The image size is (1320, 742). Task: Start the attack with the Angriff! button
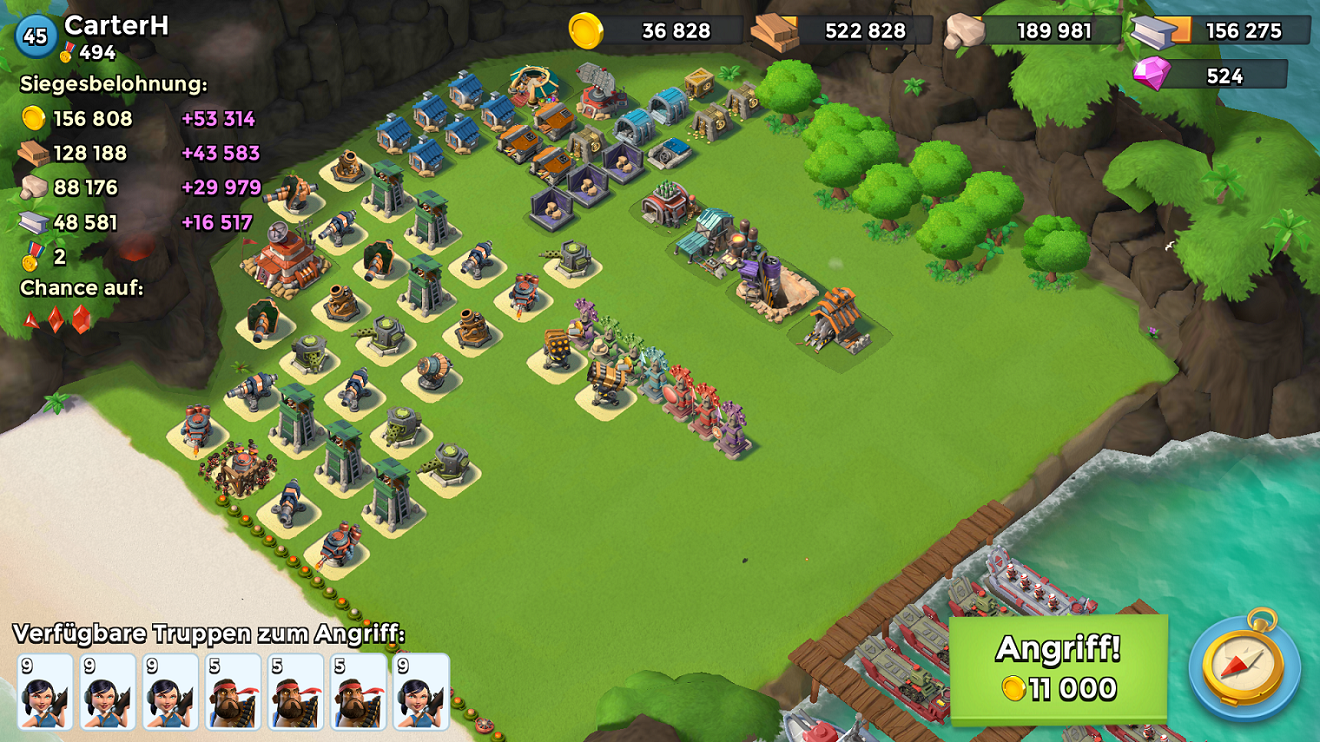[1058, 667]
